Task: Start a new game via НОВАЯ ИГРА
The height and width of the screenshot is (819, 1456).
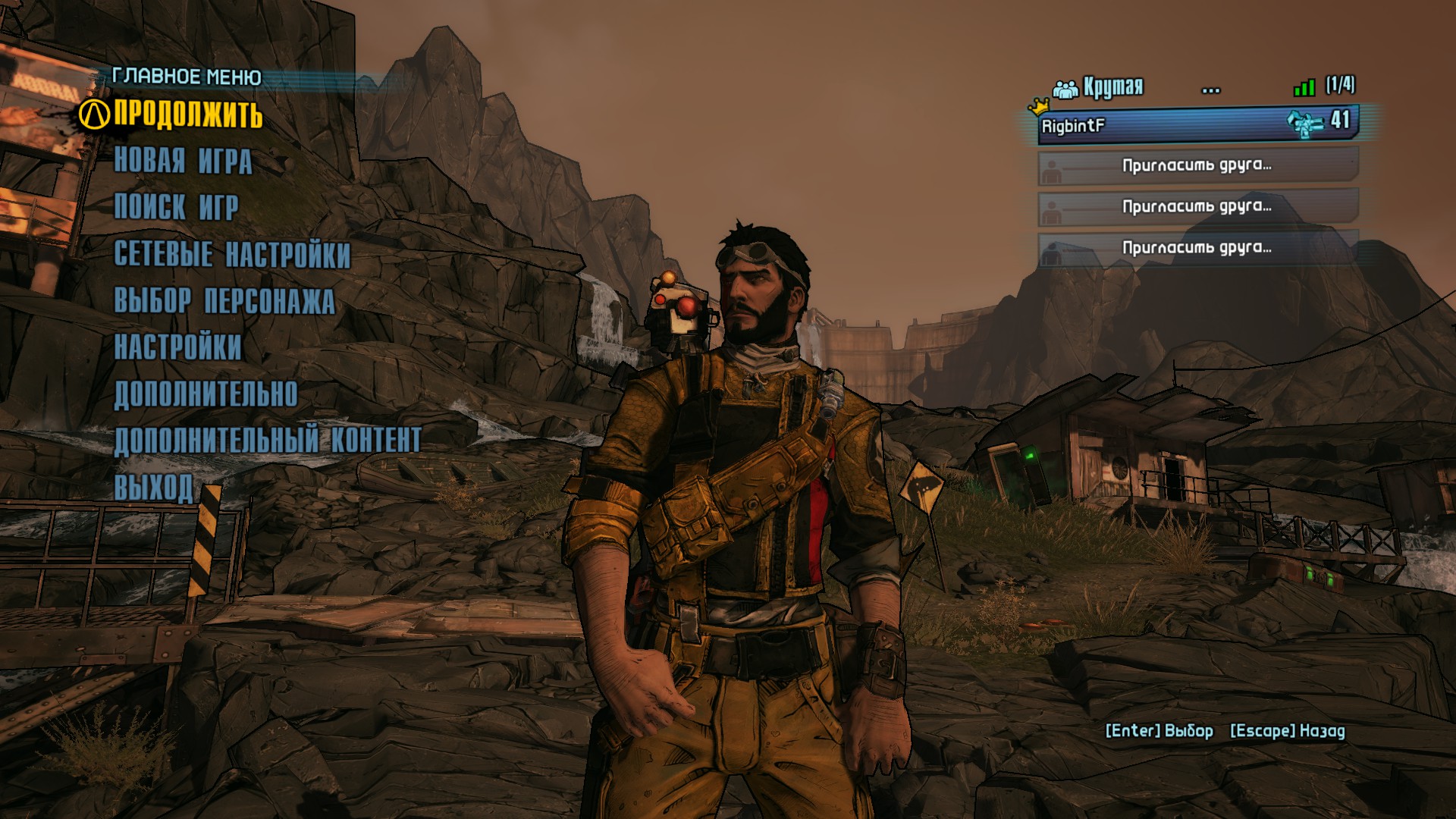Action: pyautogui.click(x=183, y=161)
